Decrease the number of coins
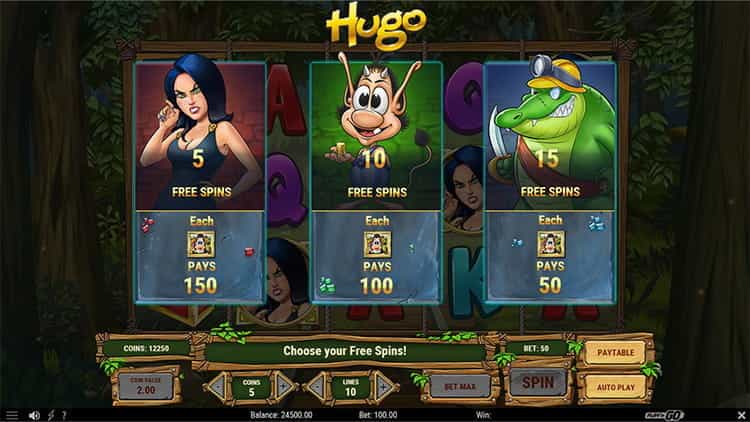 pos(216,385)
